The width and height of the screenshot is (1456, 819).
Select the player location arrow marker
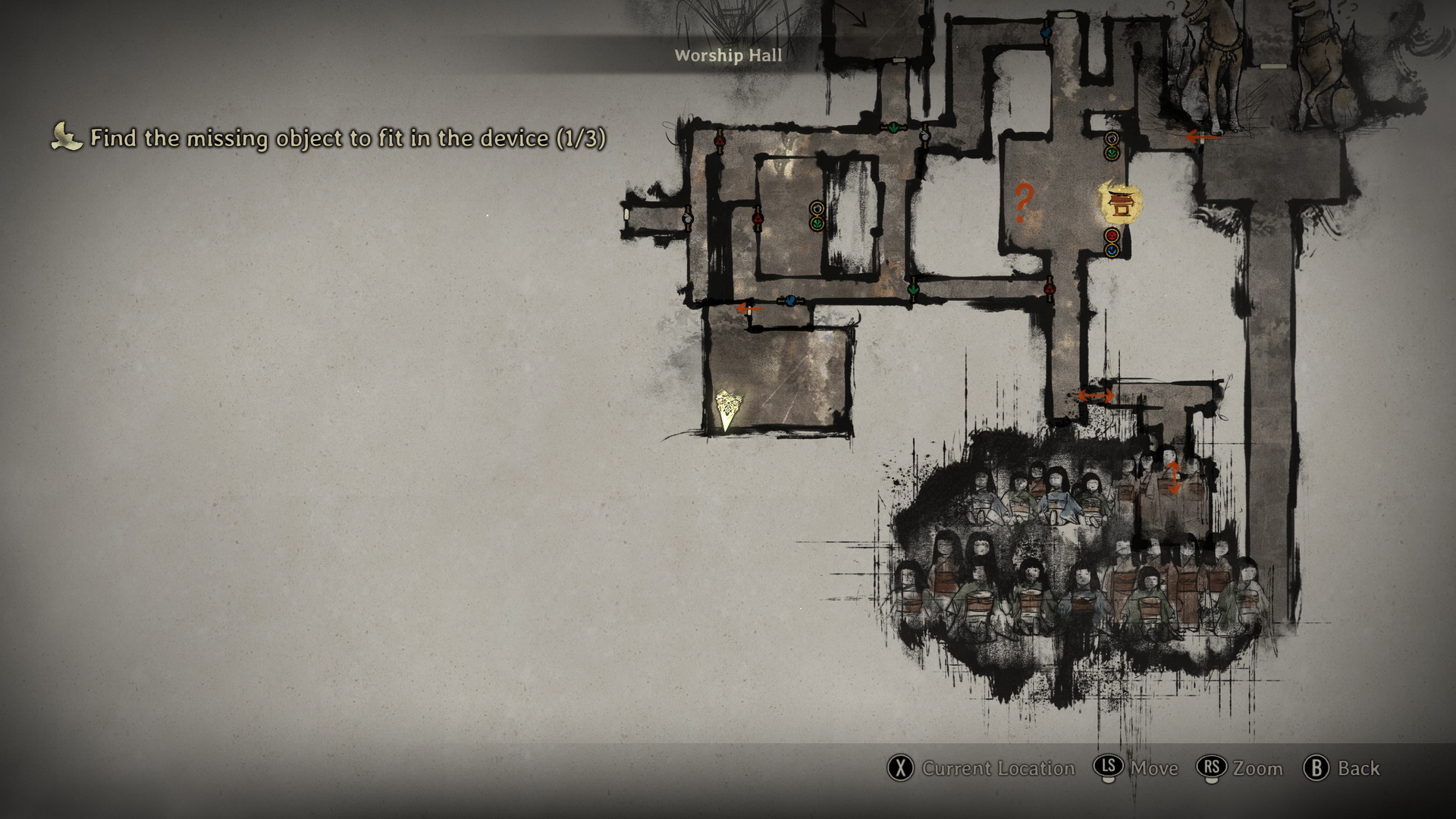(x=728, y=409)
